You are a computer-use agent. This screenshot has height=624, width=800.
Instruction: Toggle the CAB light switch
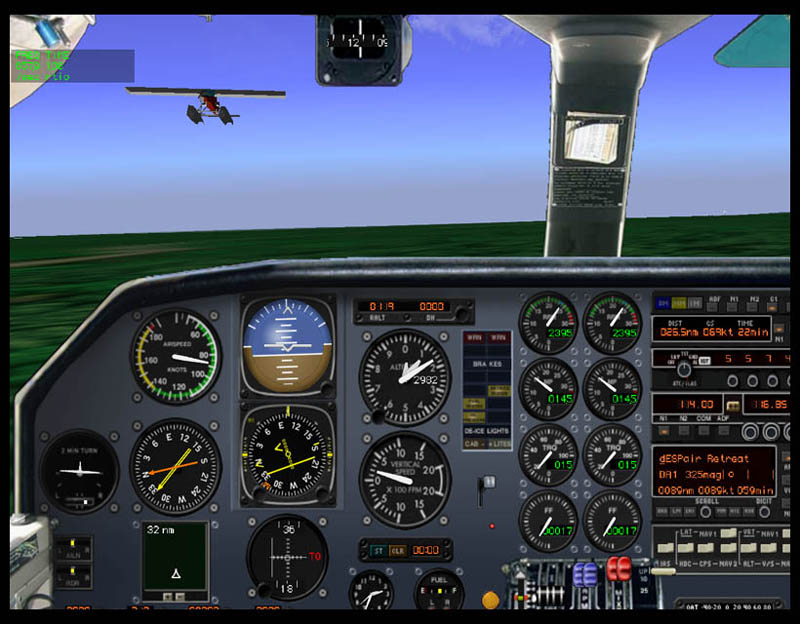click(471, 443)
